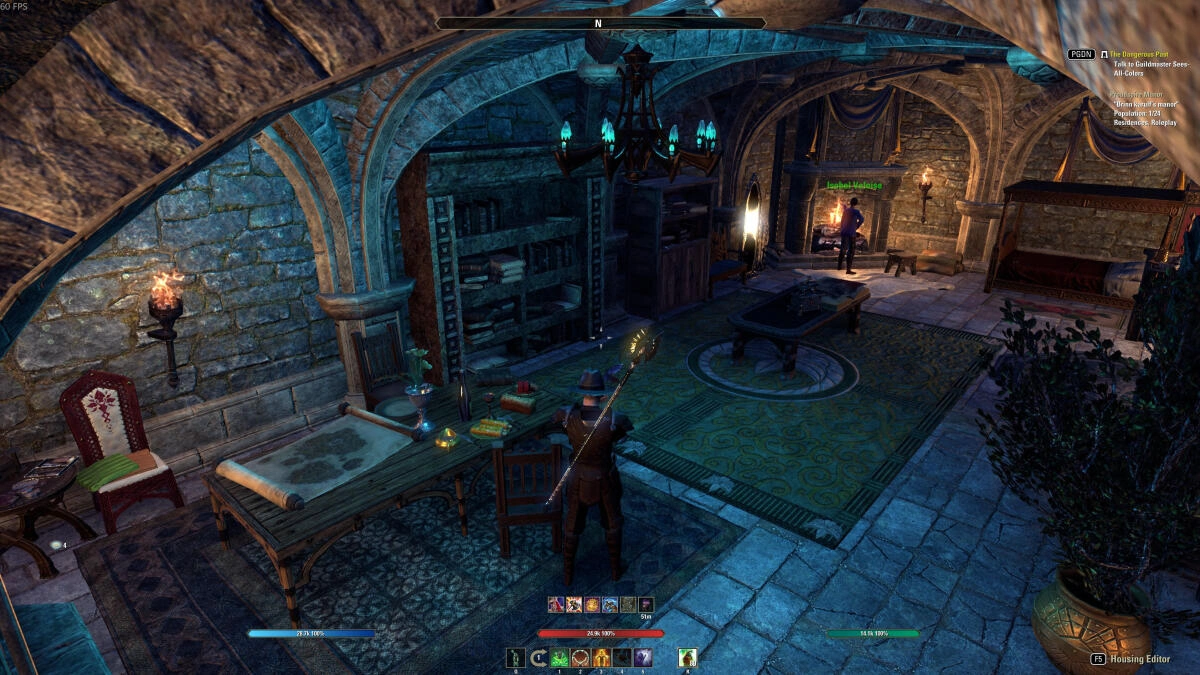
Task: Use the quickslot item left of weapon swap
Action: point(516,657)
